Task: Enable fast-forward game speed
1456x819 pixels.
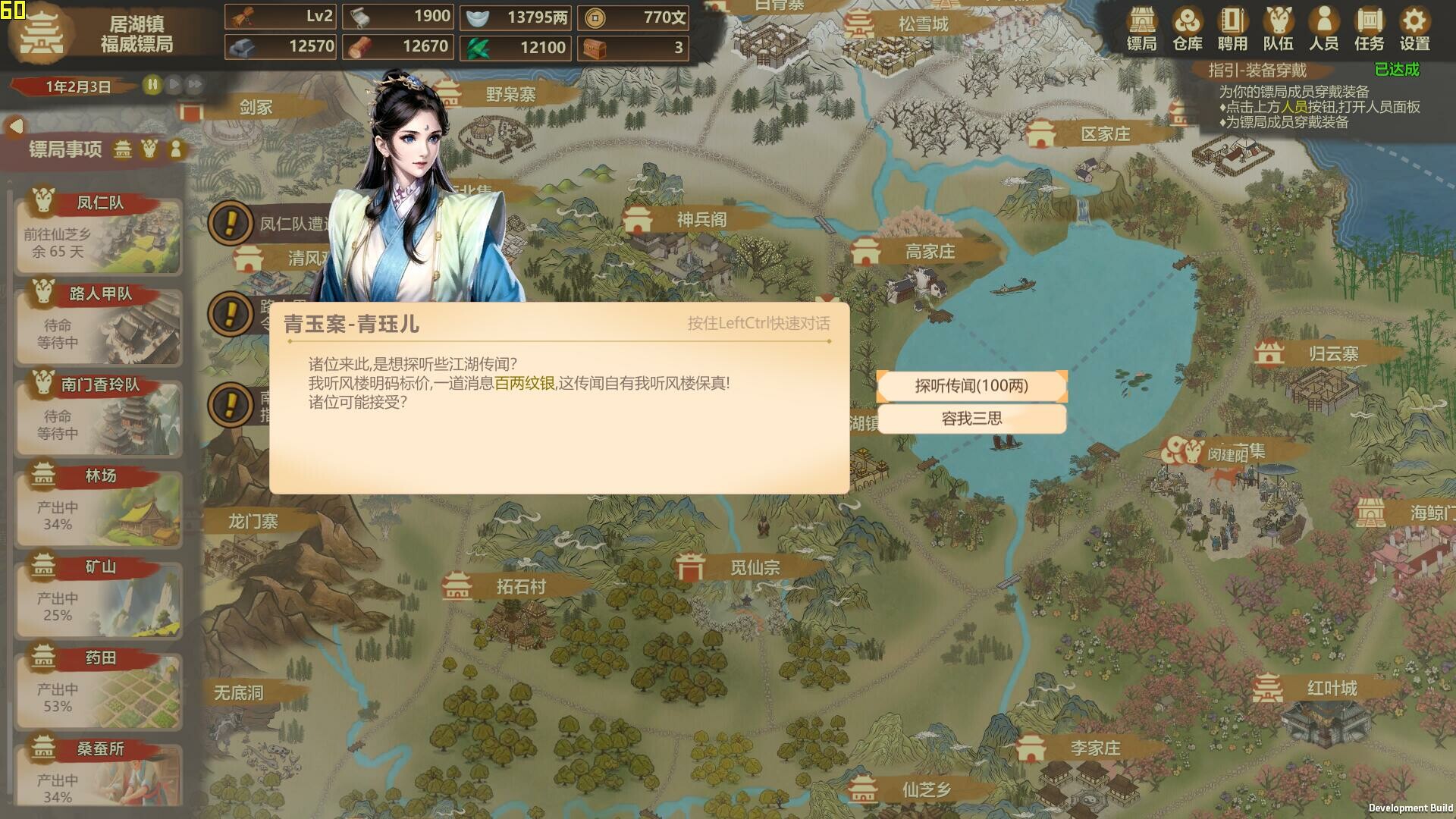Action: coord(194,85)
